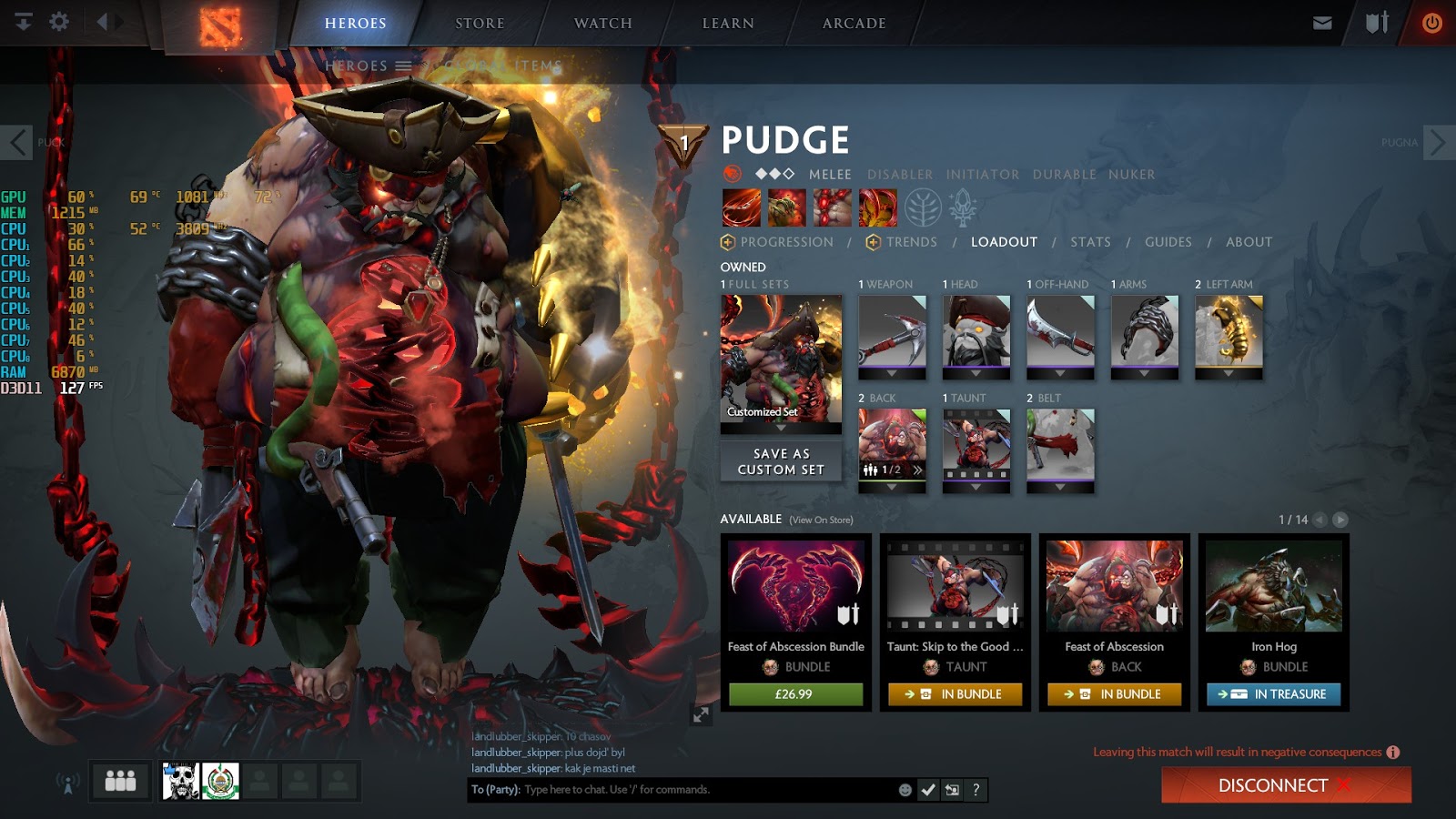Switch to the STATS tab
This screenshot has width=1456, height=819.
tap(1089, 242)
